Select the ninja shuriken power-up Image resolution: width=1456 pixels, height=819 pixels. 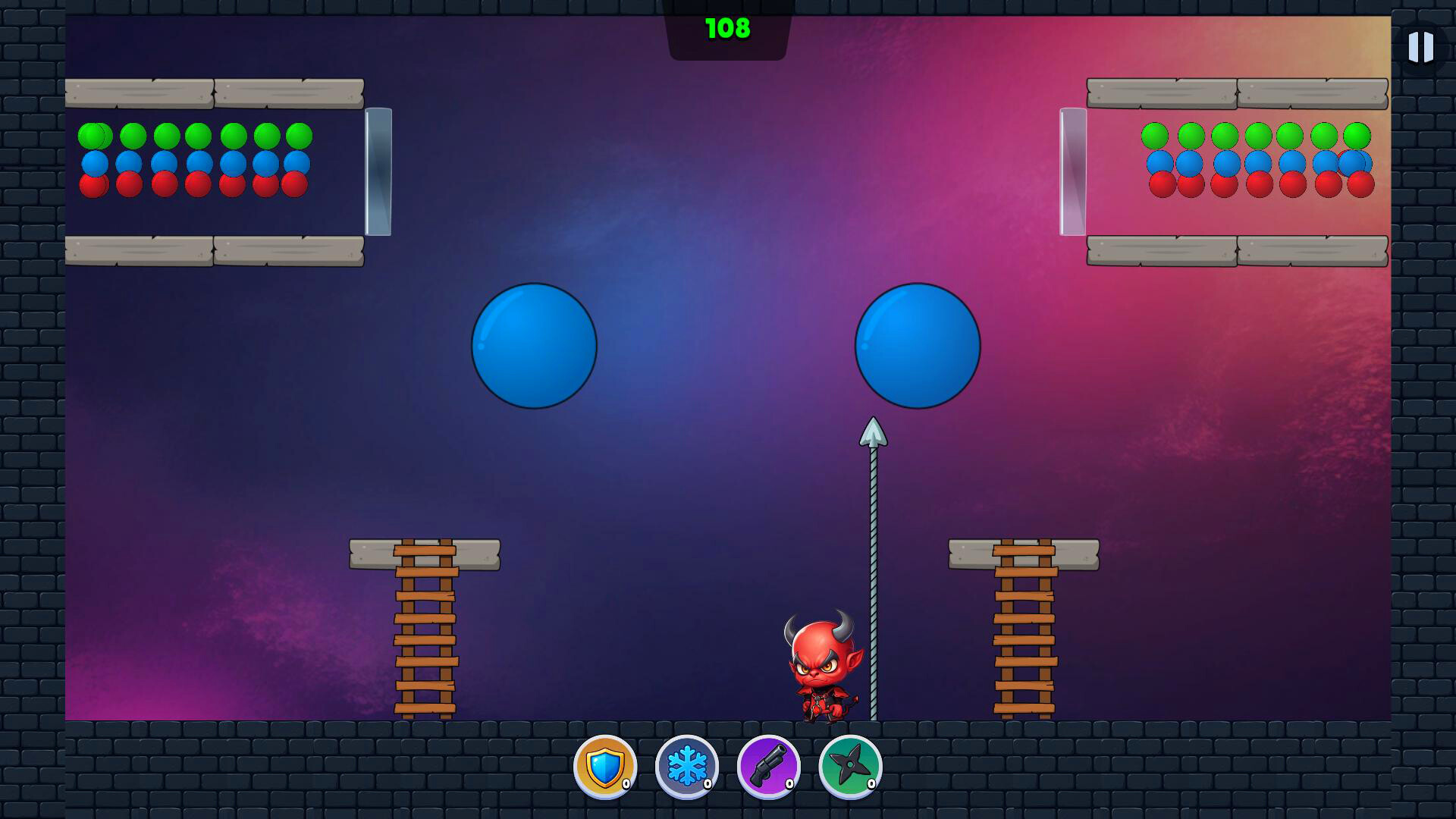point(851,768)
